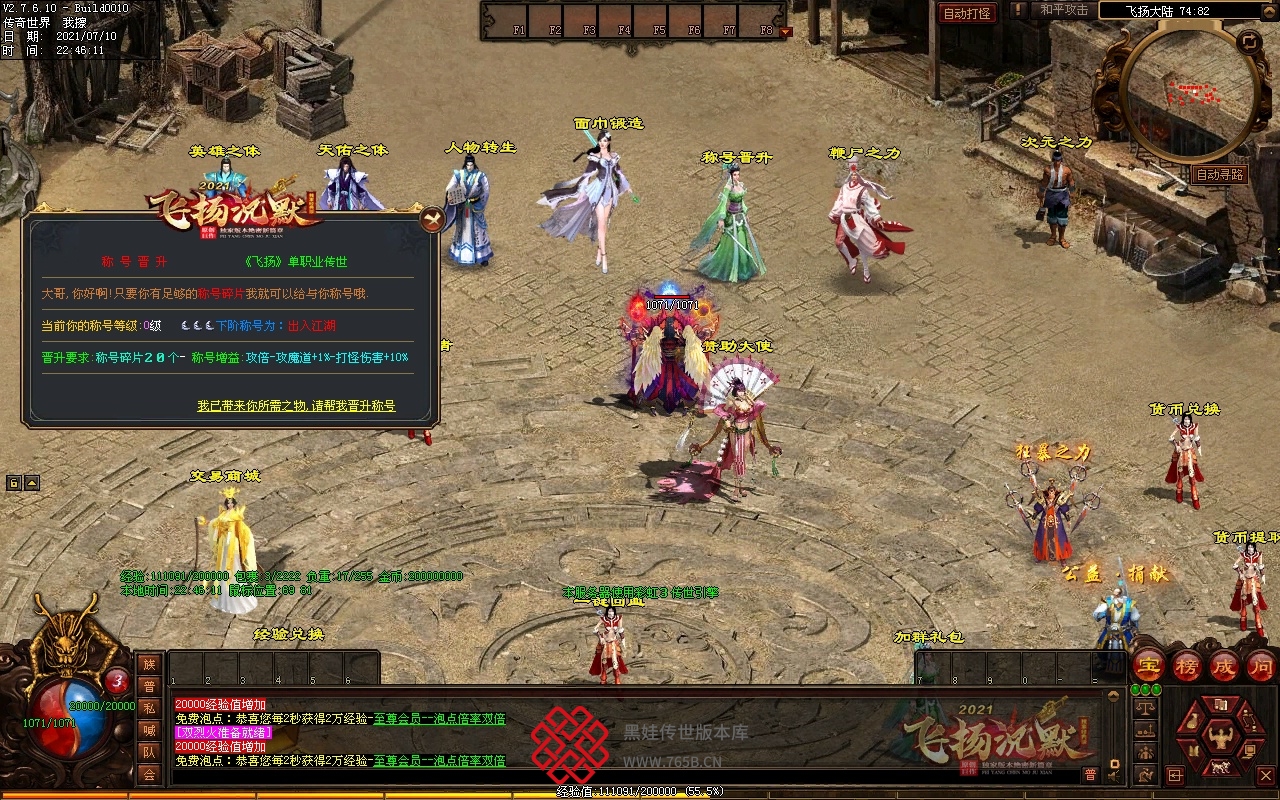
Task: Open the 榜 rankings button
Action: pyautogui.click(x=1187, y=666)
